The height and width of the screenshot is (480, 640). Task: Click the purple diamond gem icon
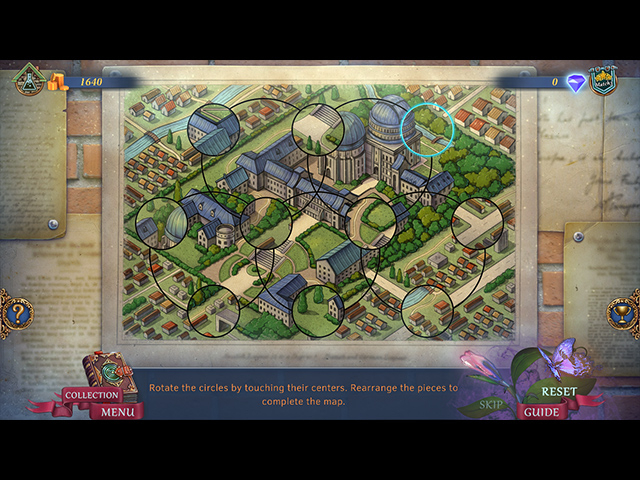[576, 83]
